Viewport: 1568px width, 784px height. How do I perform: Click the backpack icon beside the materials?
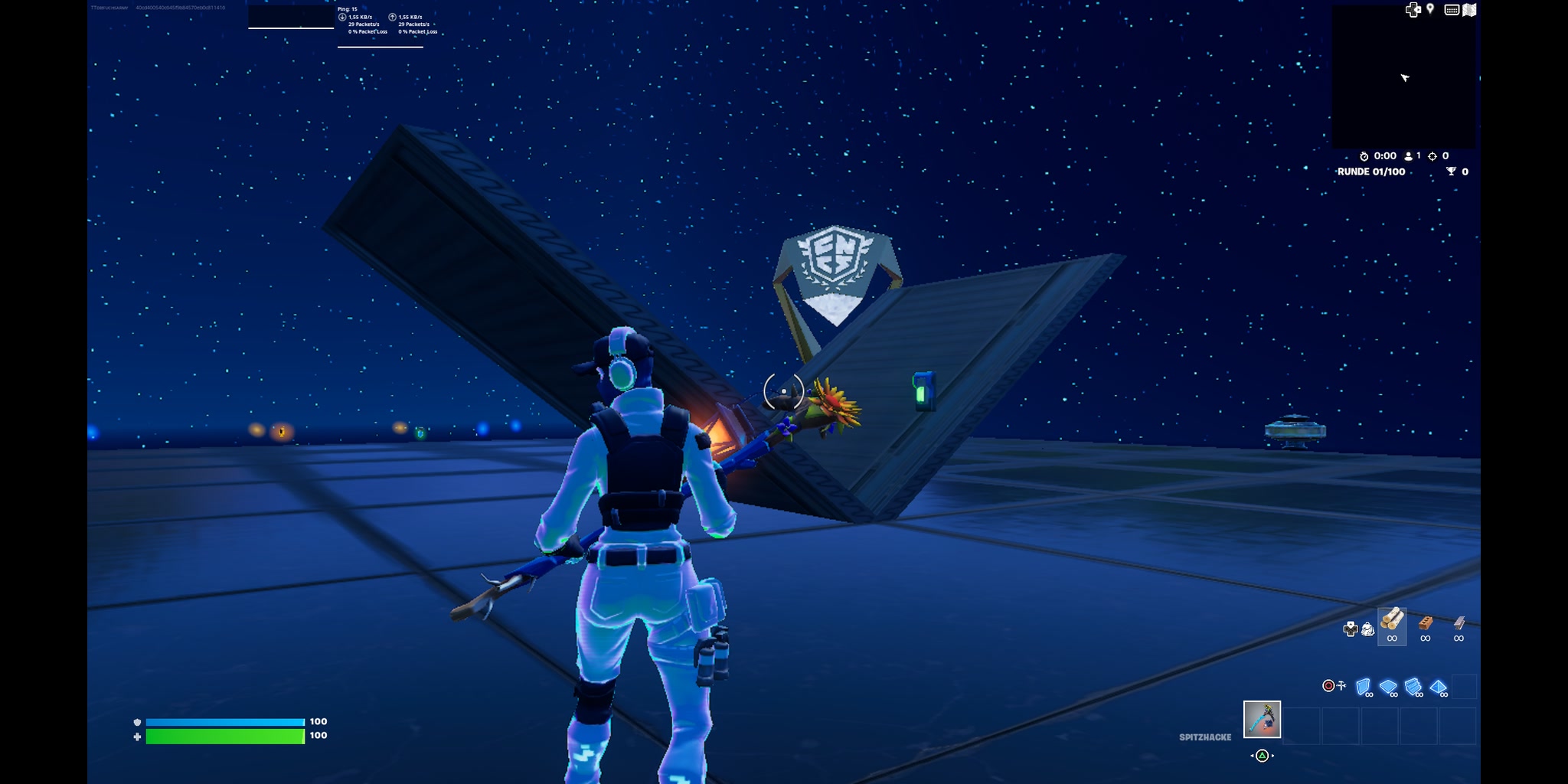click(1367, 629)
